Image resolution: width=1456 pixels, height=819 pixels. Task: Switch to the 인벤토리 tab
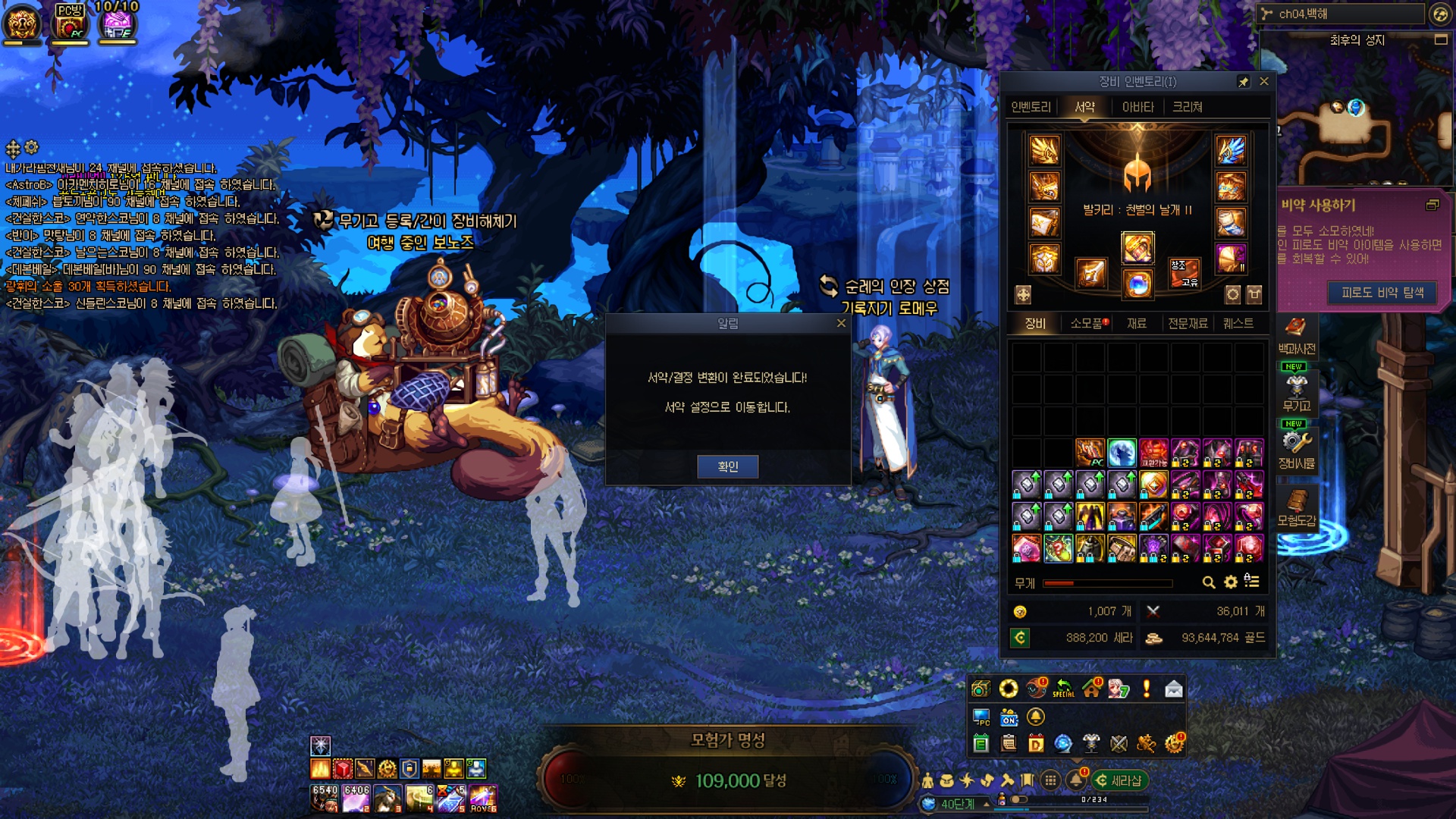(1031, 107)
